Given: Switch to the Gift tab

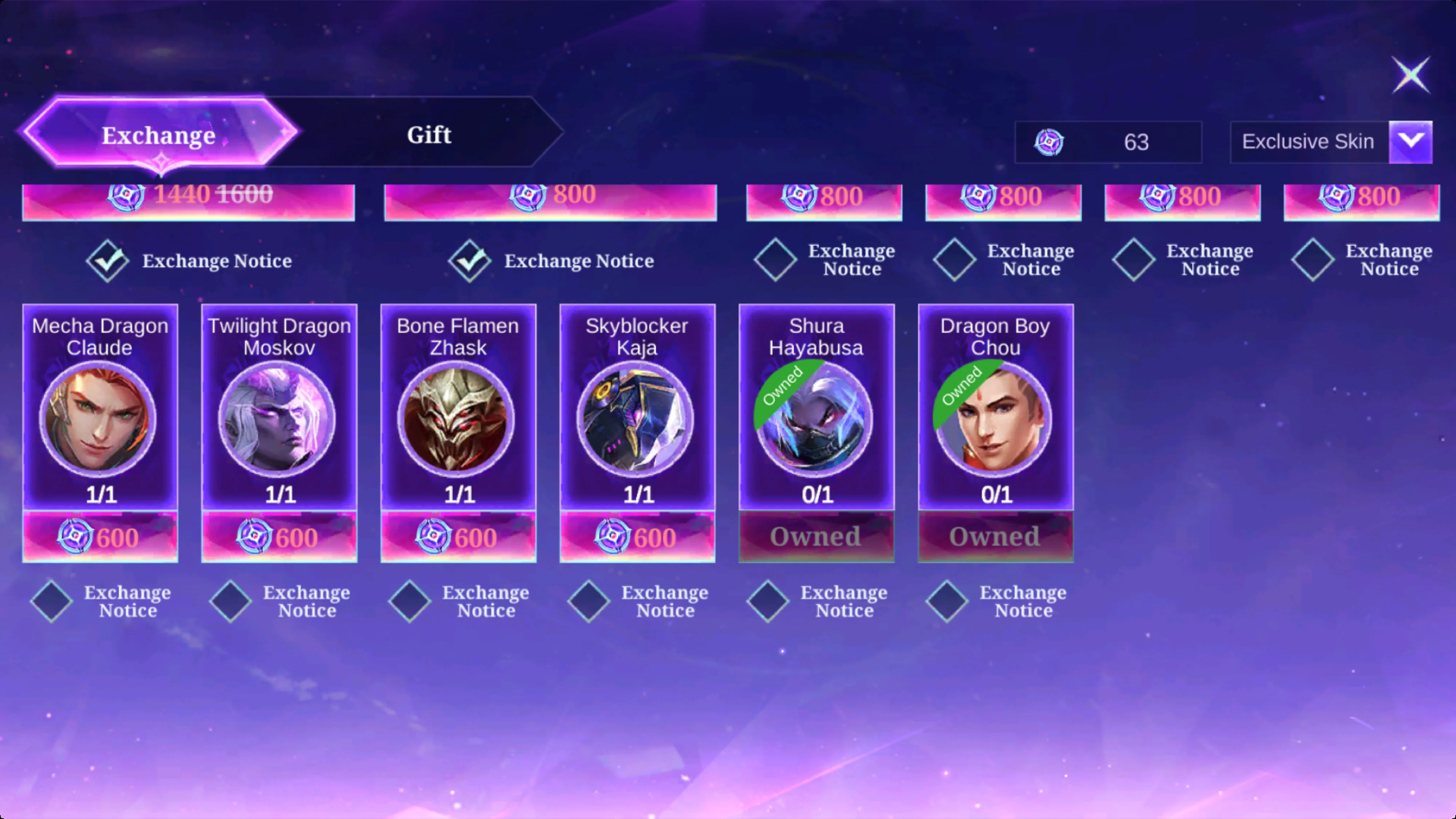Looking at the screenshot, I should 429,135.
